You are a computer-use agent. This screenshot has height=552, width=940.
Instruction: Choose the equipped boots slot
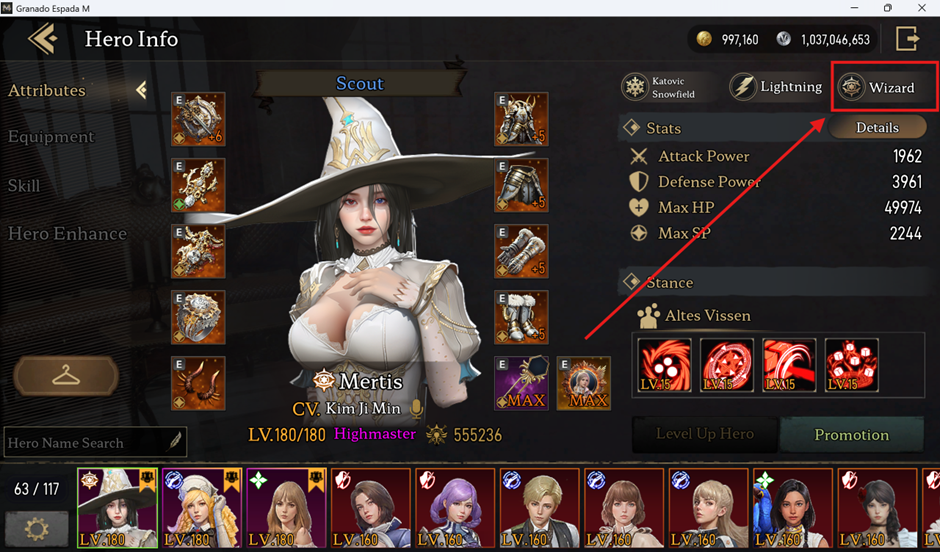(521, 317)
